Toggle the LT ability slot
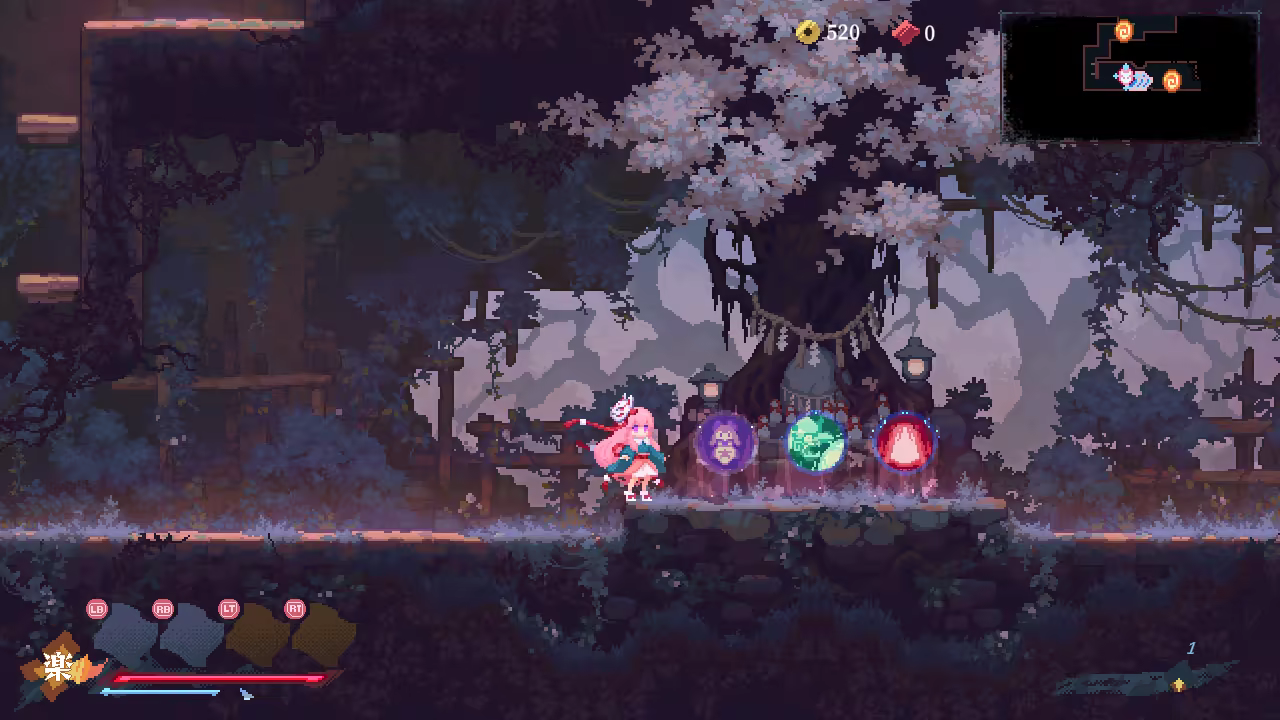1280x720 pixels. 229,608
